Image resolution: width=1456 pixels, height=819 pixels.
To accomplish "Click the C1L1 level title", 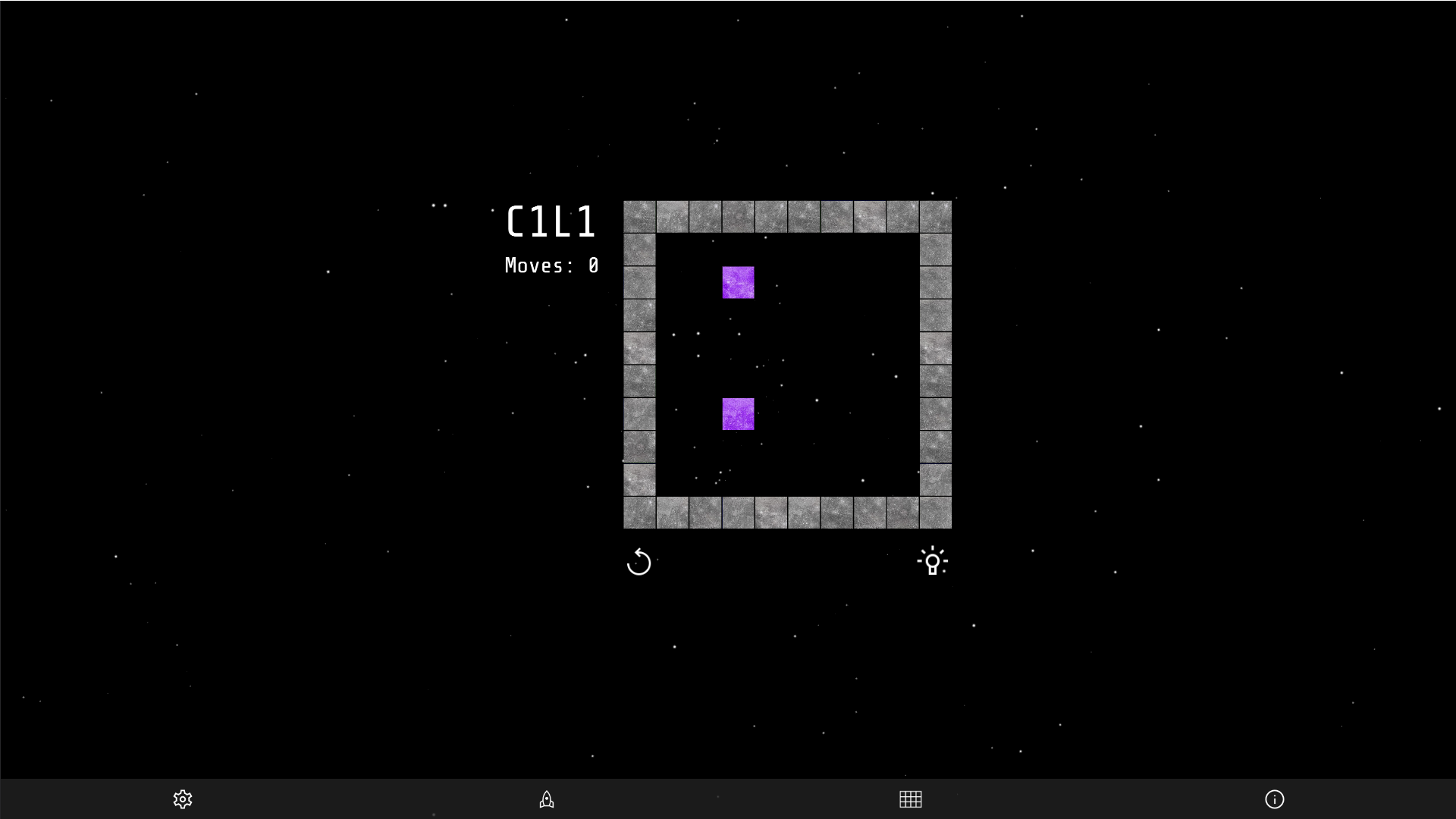I will coord(552,221).
